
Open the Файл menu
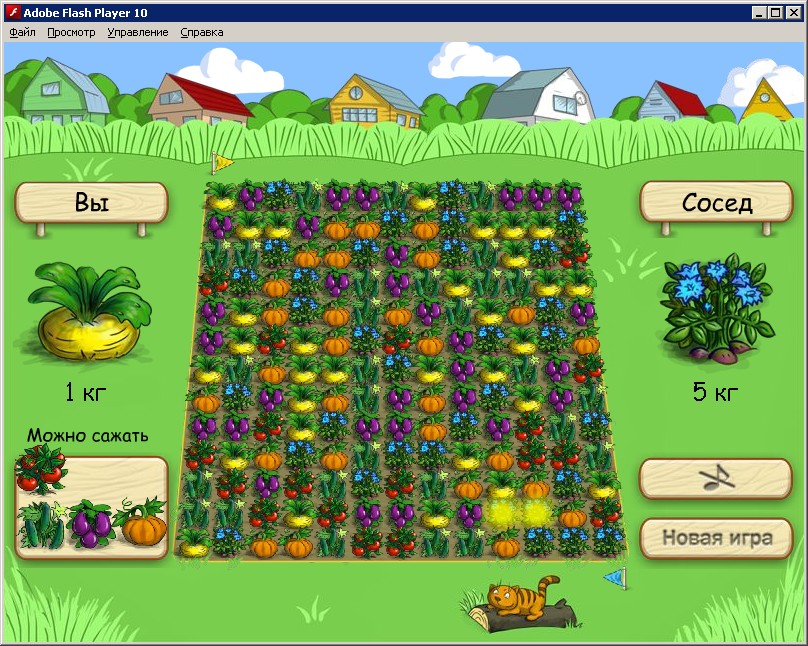coord(22,32)
